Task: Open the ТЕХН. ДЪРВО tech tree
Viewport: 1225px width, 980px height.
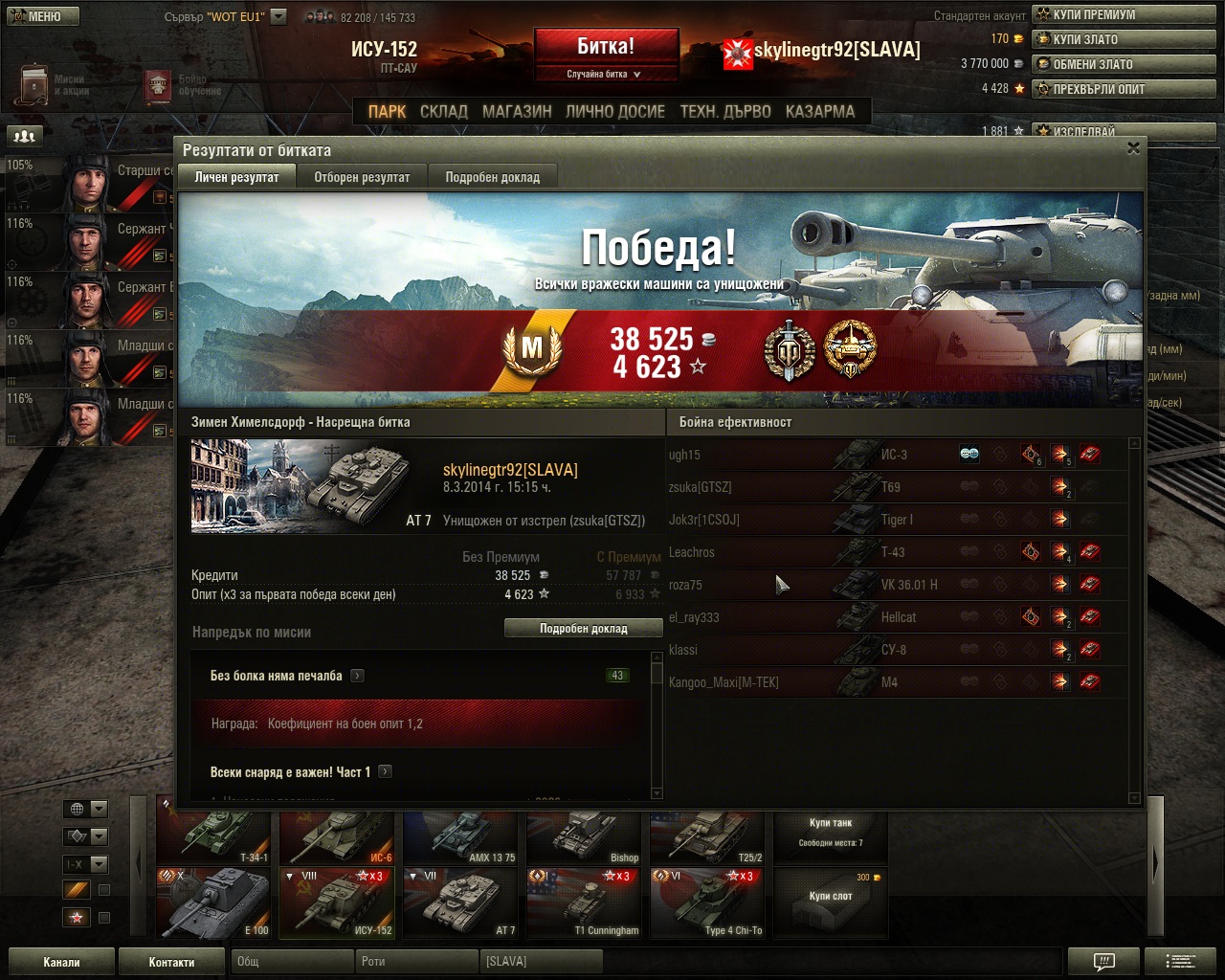Action: click(724, 111)
